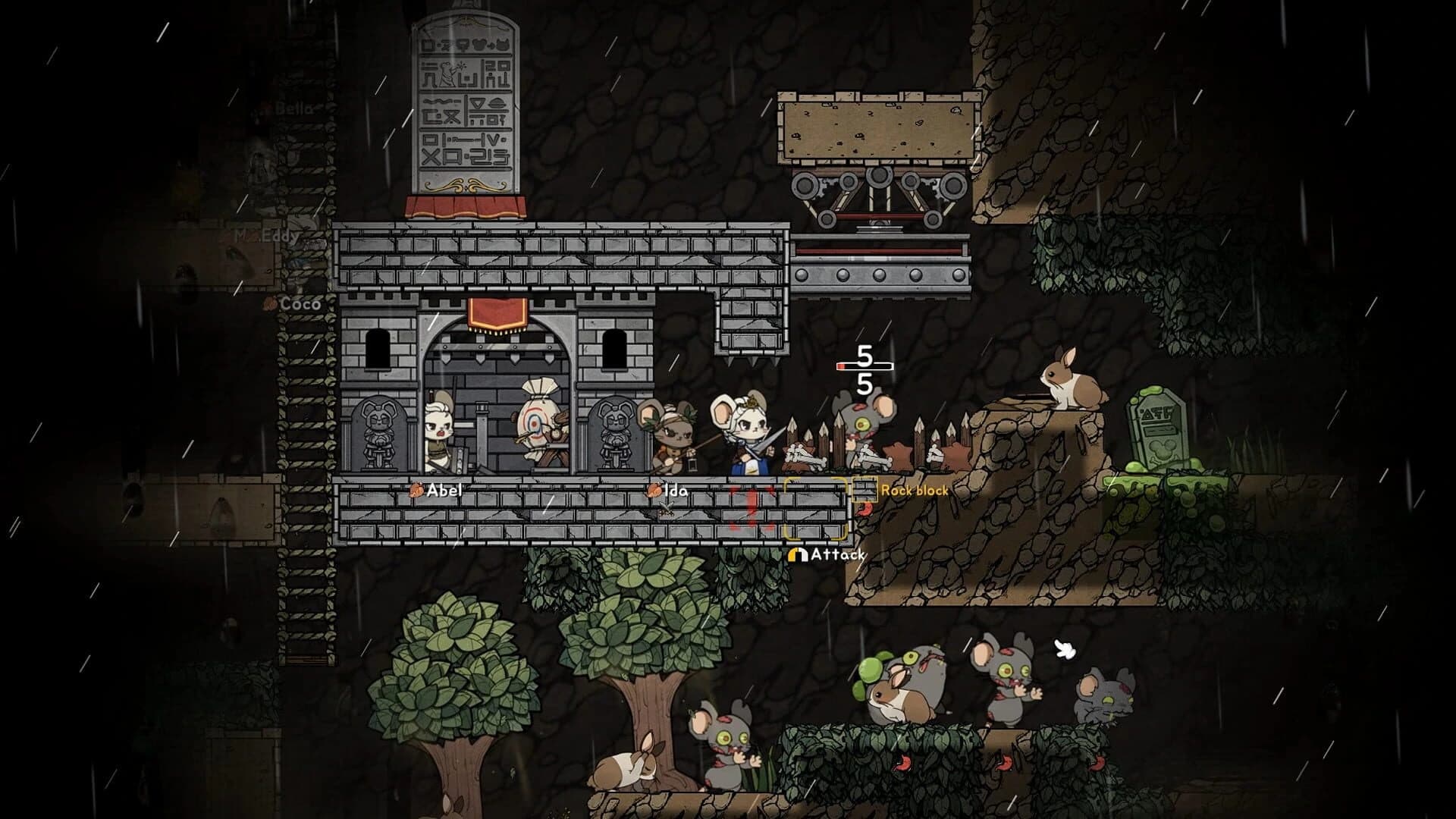Select the highlighted Rock block placement square
This screenshot has width=1456, height=819.
(x=865, y=490)
